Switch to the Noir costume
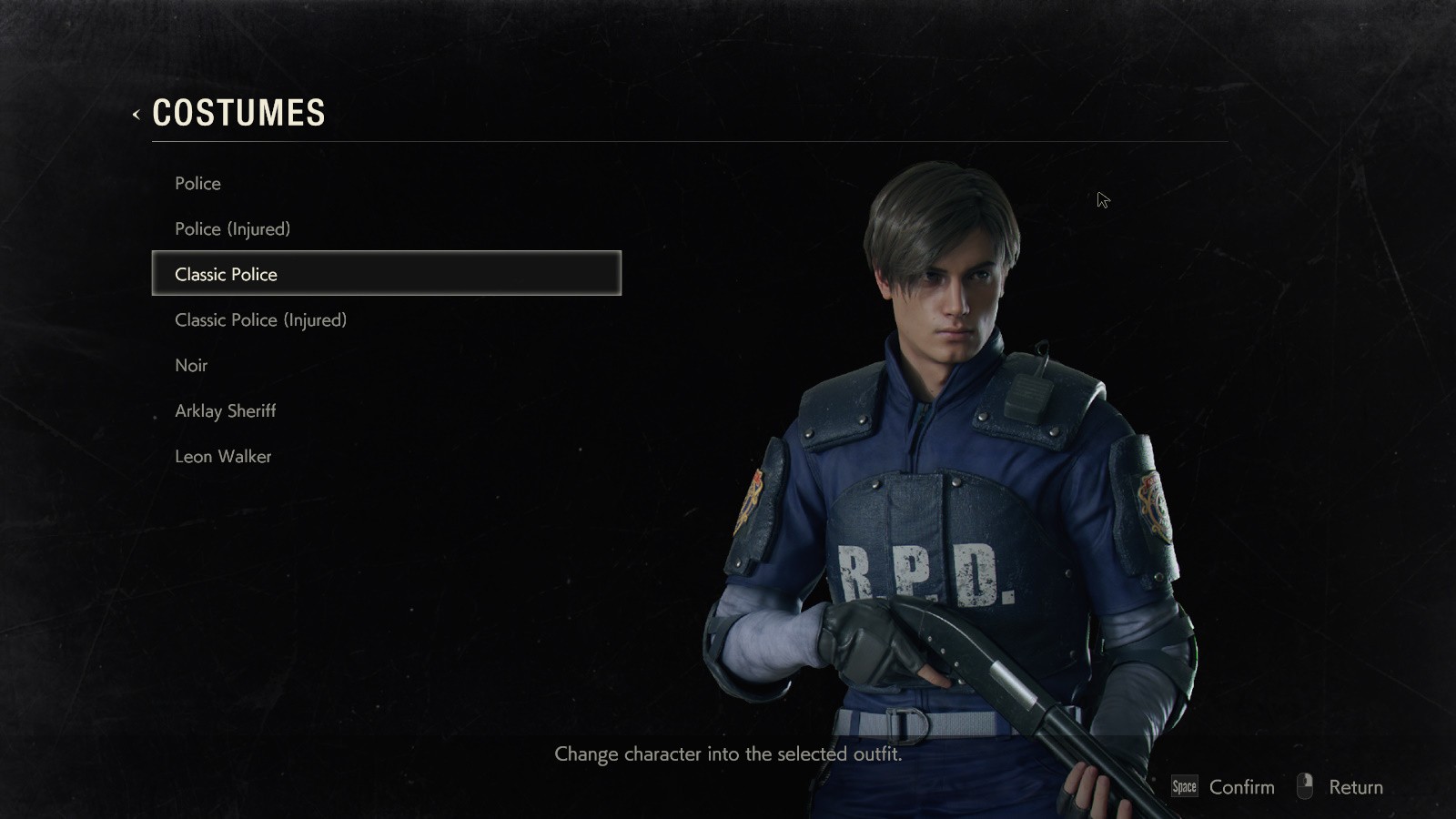 pyautogui.click(x=191, y=366)
